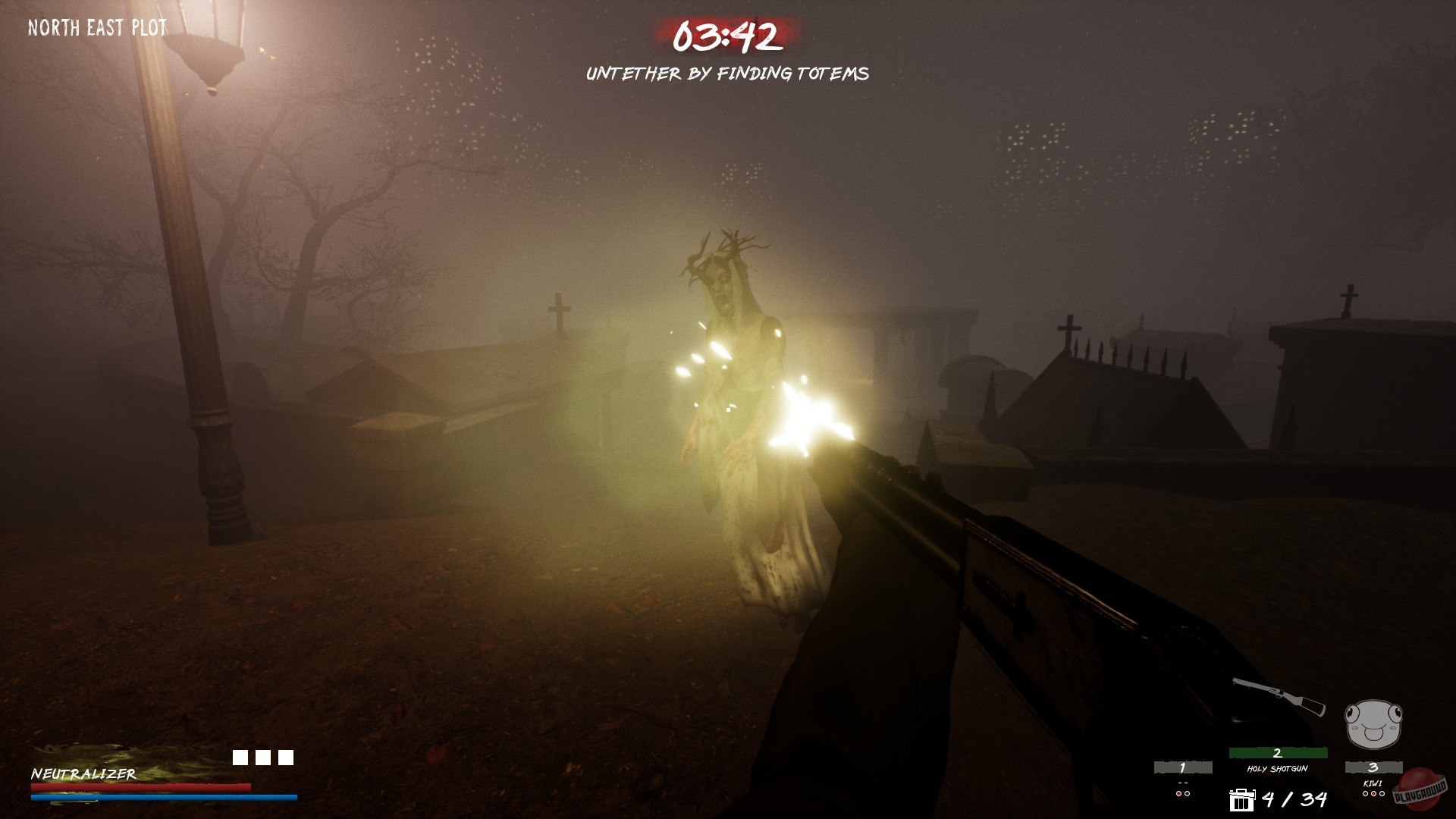The height and width of the screenshot is (819, 1456).
Task: Expand the green Holy Shotgun slot bar
Action: [1278, 752]
